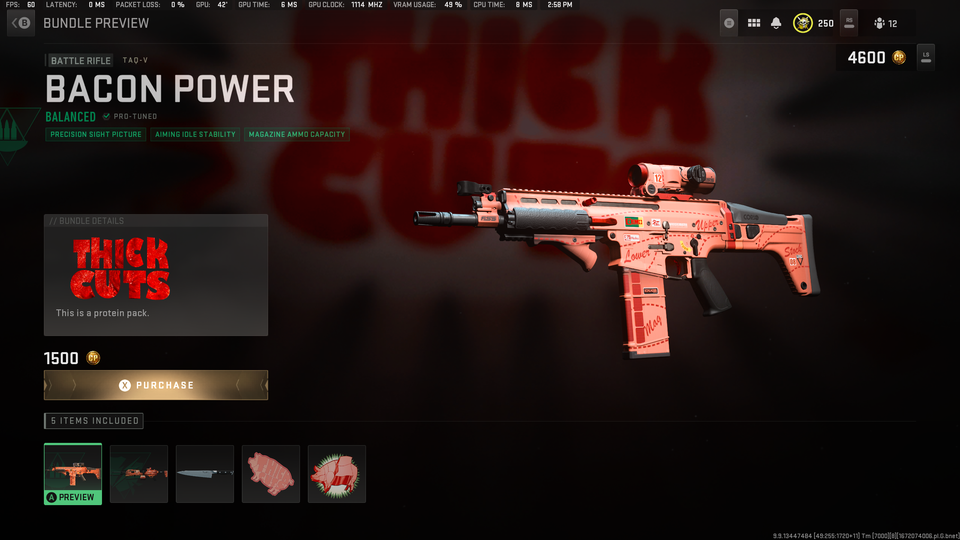Open the notifications bell
Image resolution: width=960 pixels, height=540 pixels.
pyautogui.click(x=777, y=23)
